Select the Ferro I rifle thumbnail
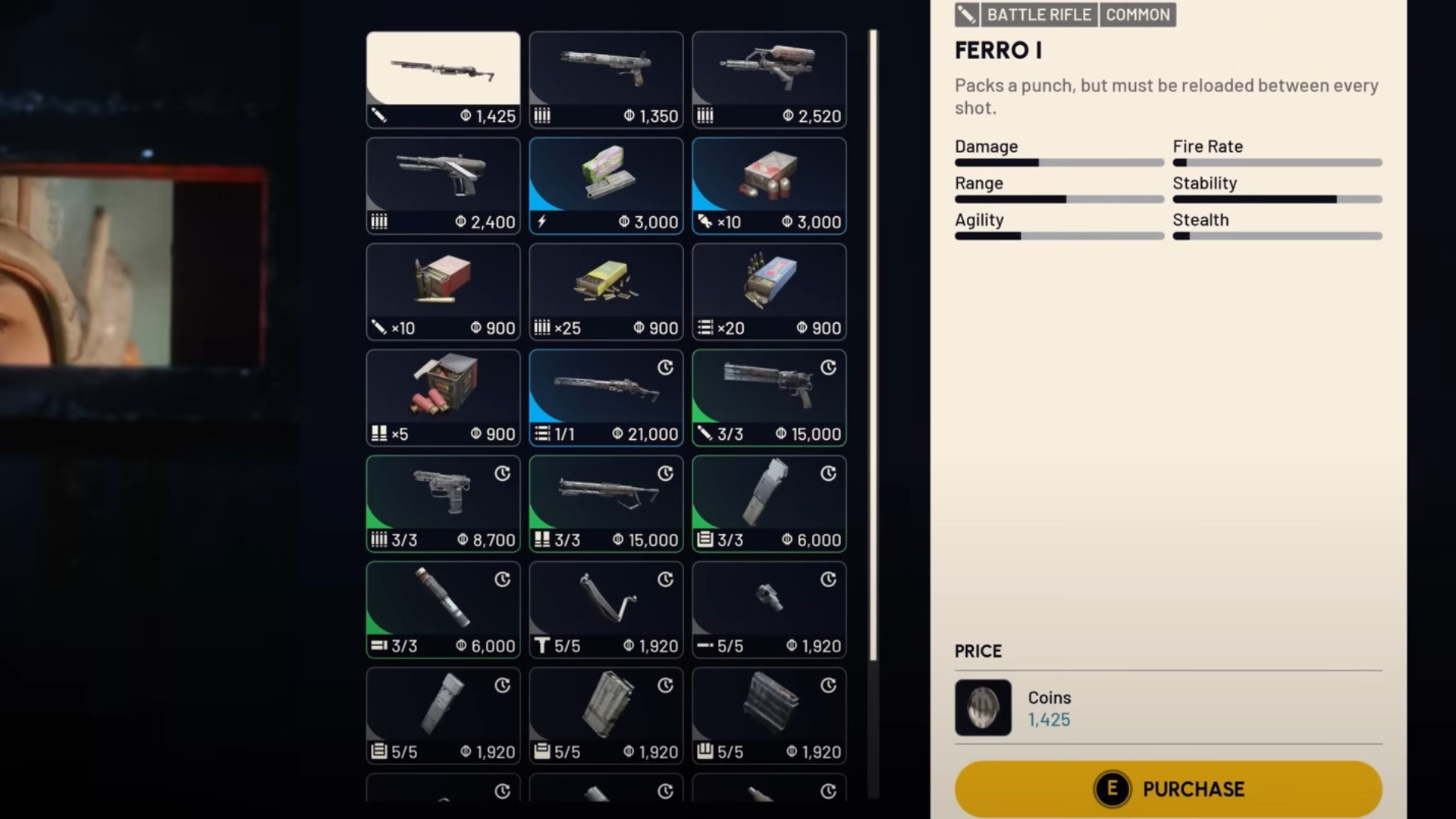Viewport: 1456px width, 819px height. (443, 68)
